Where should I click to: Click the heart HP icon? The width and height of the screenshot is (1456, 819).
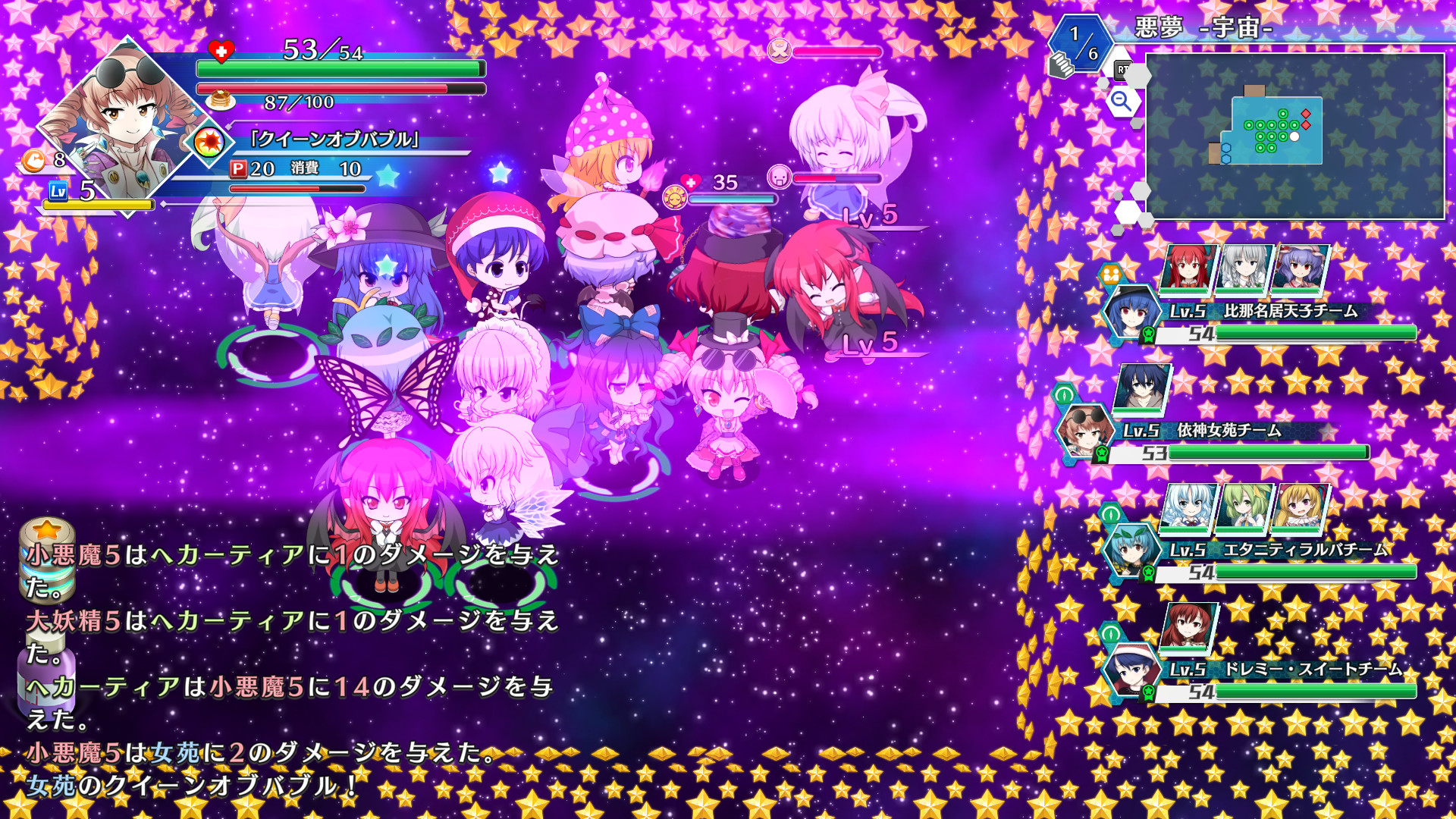pyautogui.click(x=220, y=50)
